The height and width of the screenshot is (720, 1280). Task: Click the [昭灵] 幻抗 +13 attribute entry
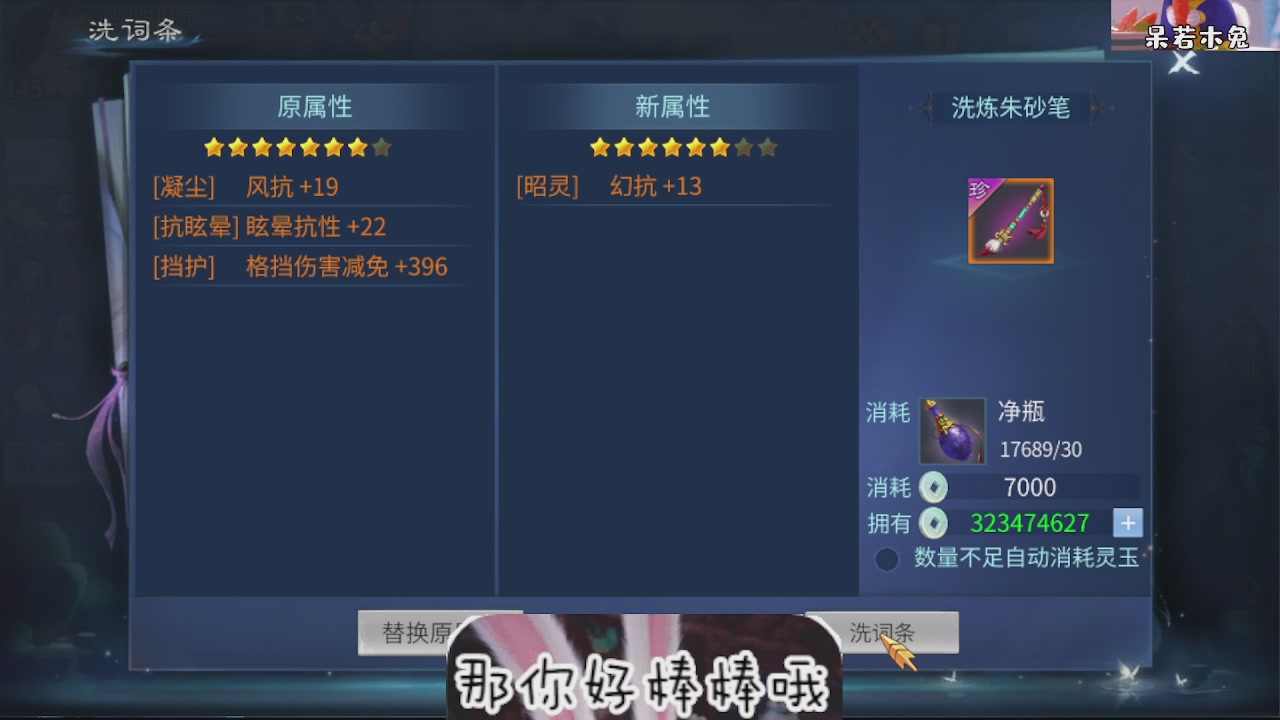(x=607, y=186)
